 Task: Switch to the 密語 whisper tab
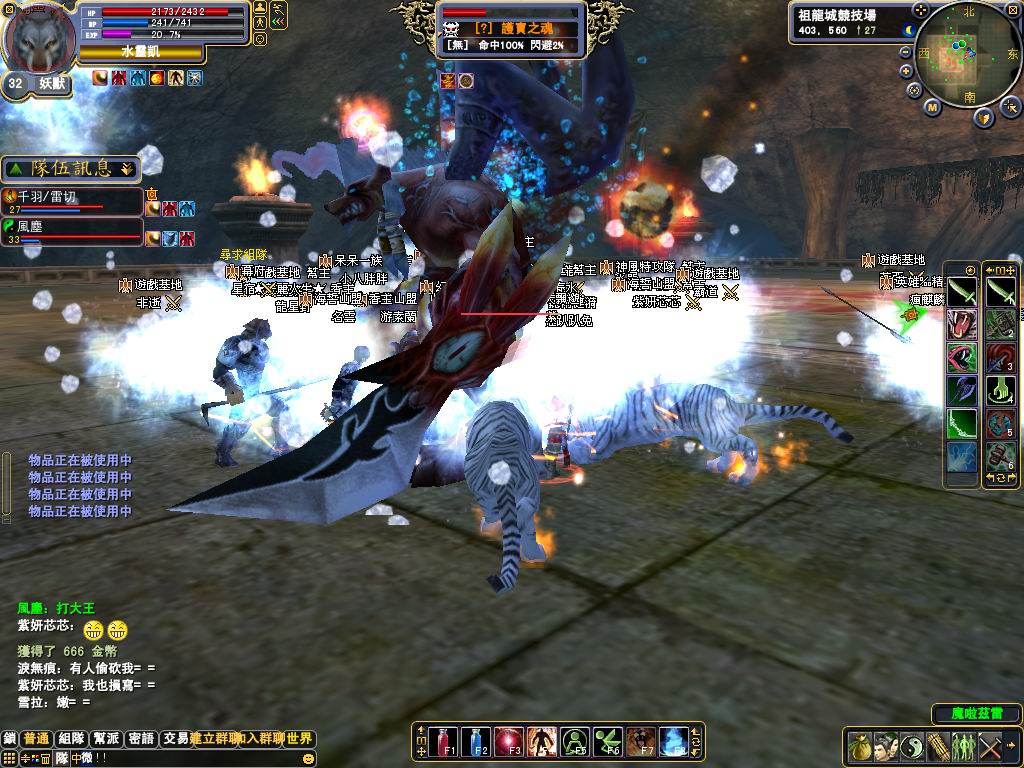tap(141, 739)
